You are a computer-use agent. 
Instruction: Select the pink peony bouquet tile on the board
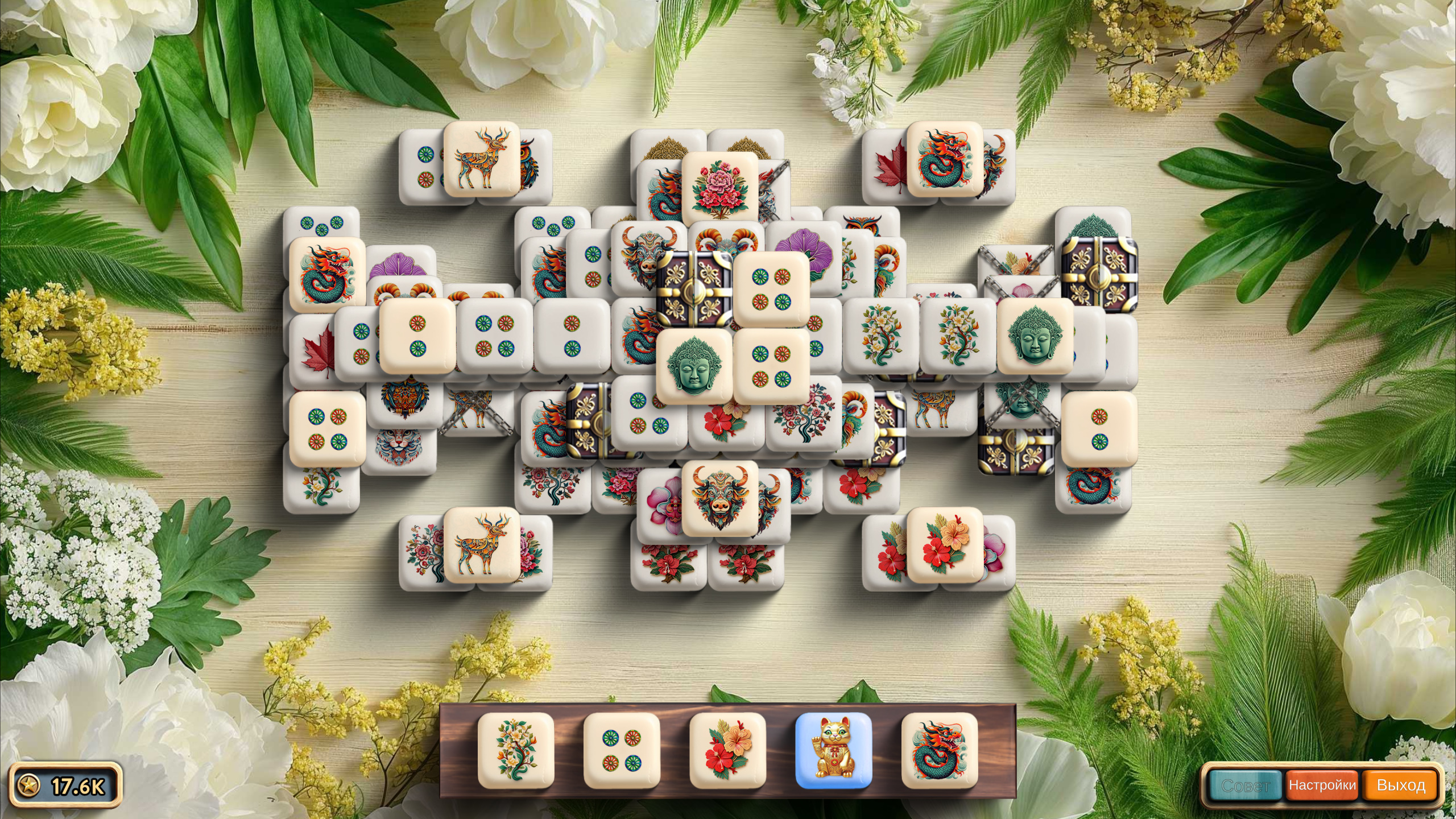pyautogui.click(x=719, y=189)
